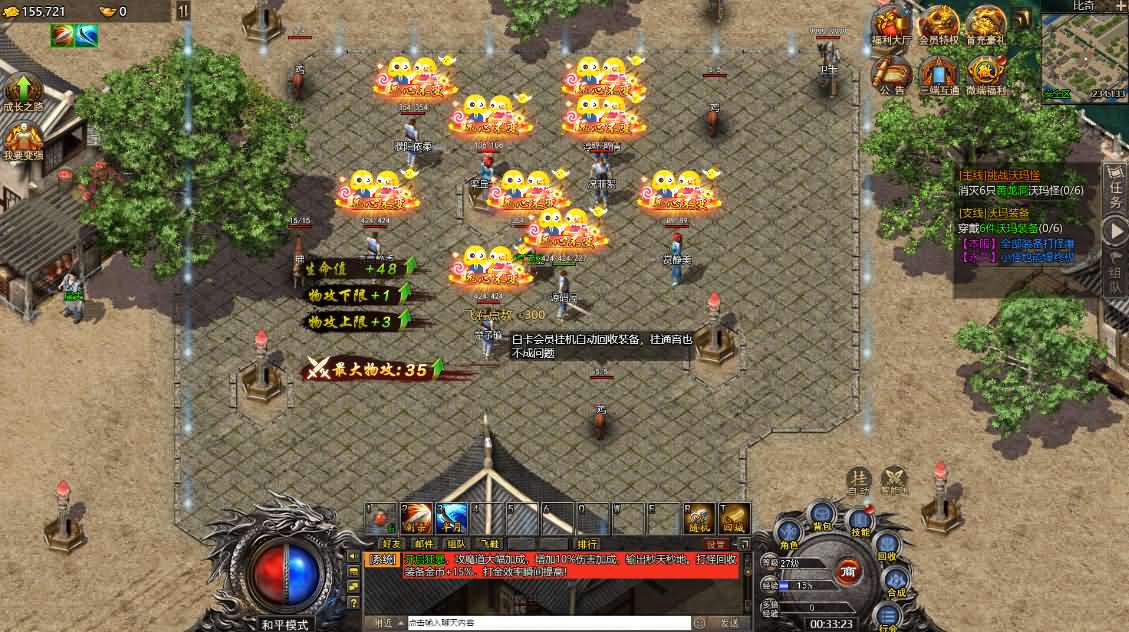1129x632 pixels.
Task: Switch to the 好友 friends tab
Action: point(391,543)
